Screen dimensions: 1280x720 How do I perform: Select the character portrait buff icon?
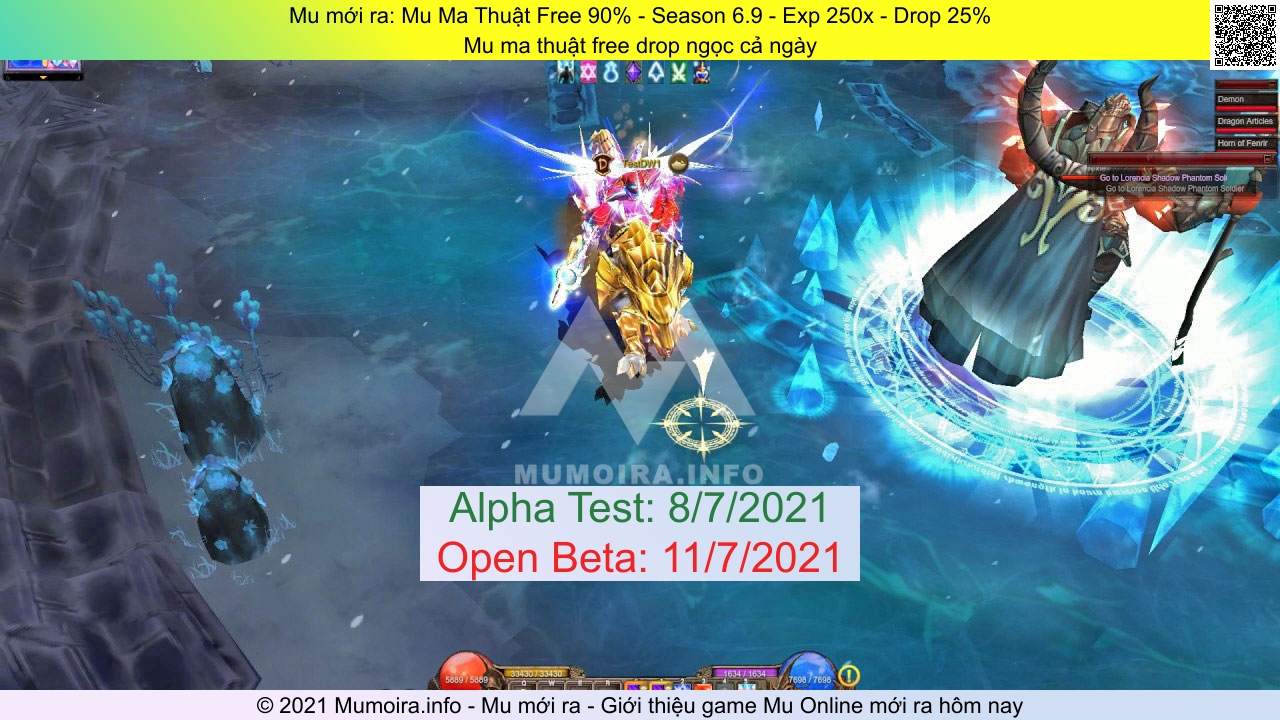pyautogui.click(x=567, y=72)
